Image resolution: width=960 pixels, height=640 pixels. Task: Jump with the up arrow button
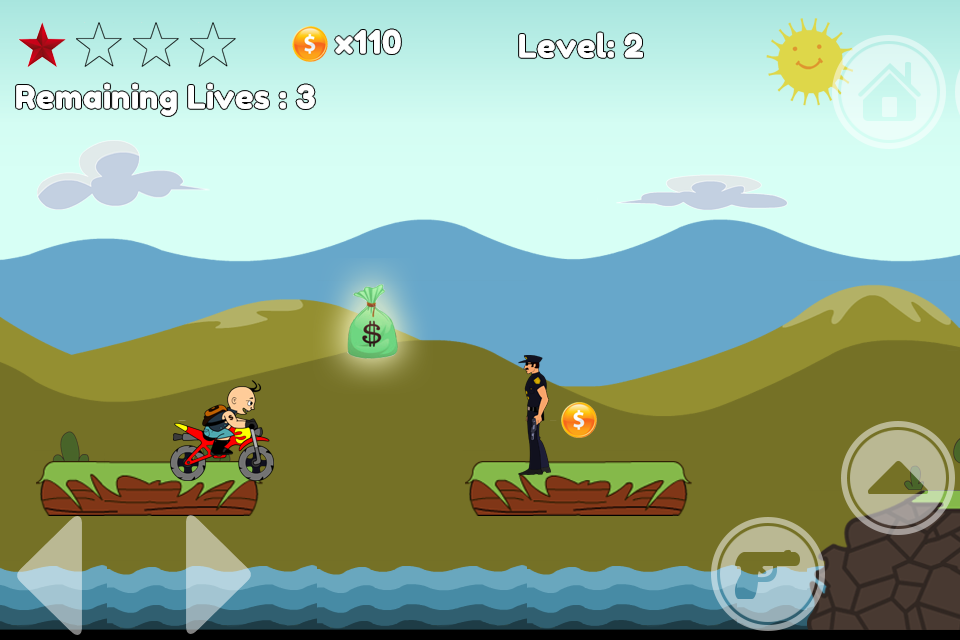[897, 478]
